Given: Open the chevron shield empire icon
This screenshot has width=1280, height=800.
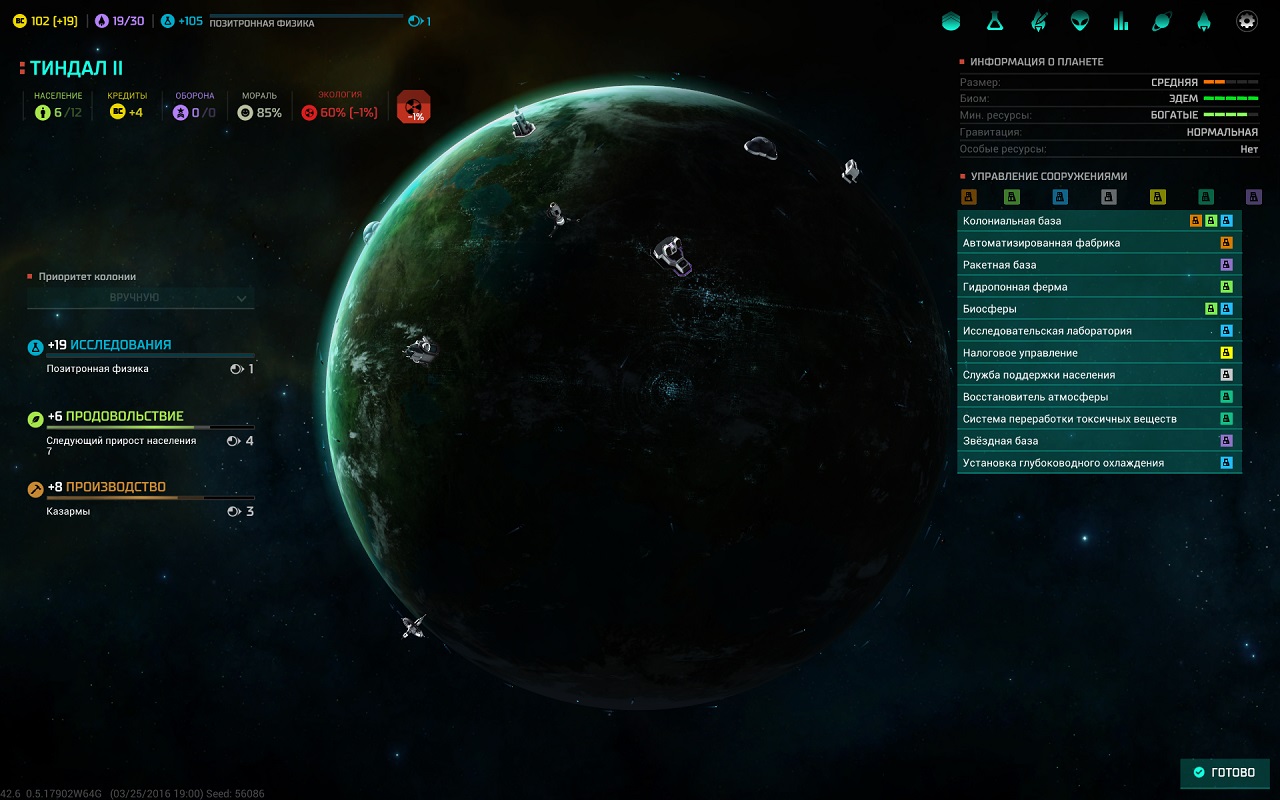Looking at the screenshot, I should [x=951, y=21].
